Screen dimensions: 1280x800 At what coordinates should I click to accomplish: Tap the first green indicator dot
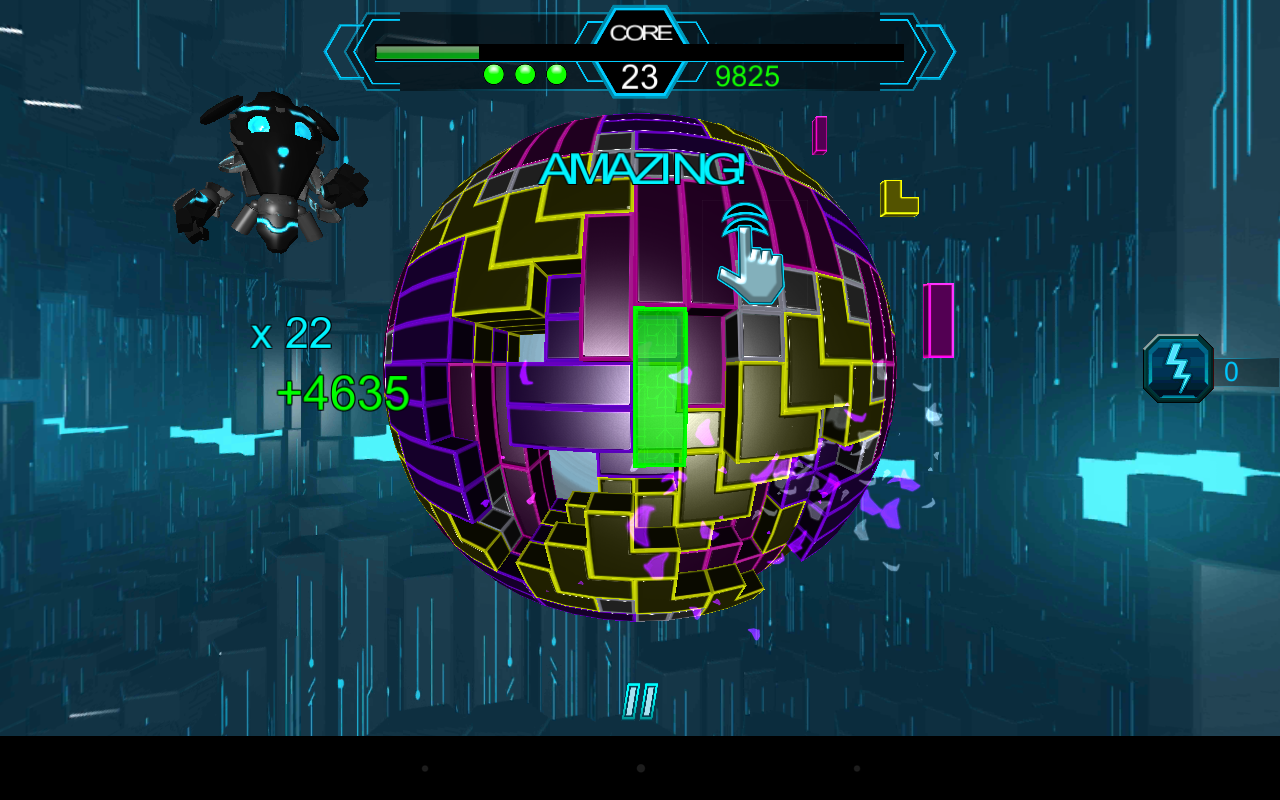[x=492, y=72]
